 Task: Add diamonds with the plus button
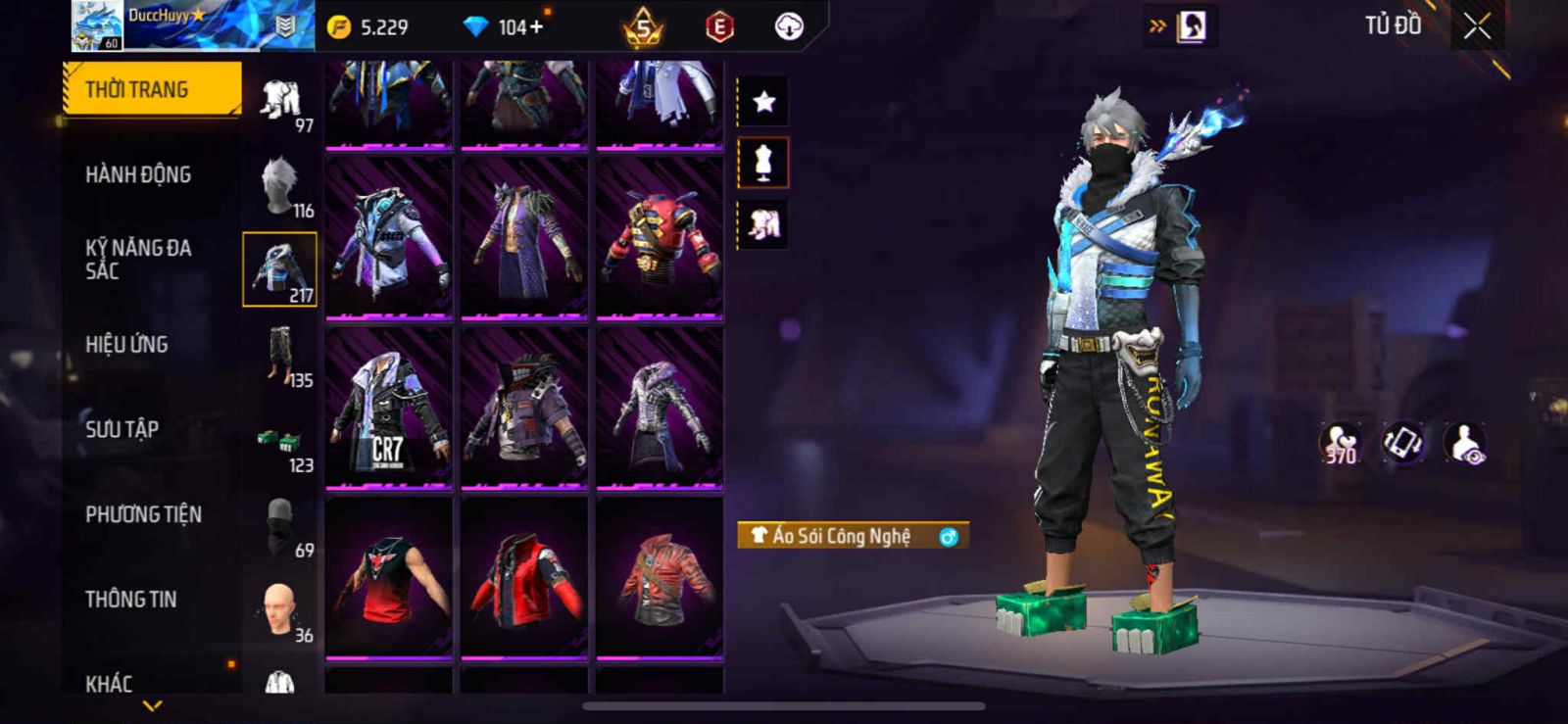(536, 27)
